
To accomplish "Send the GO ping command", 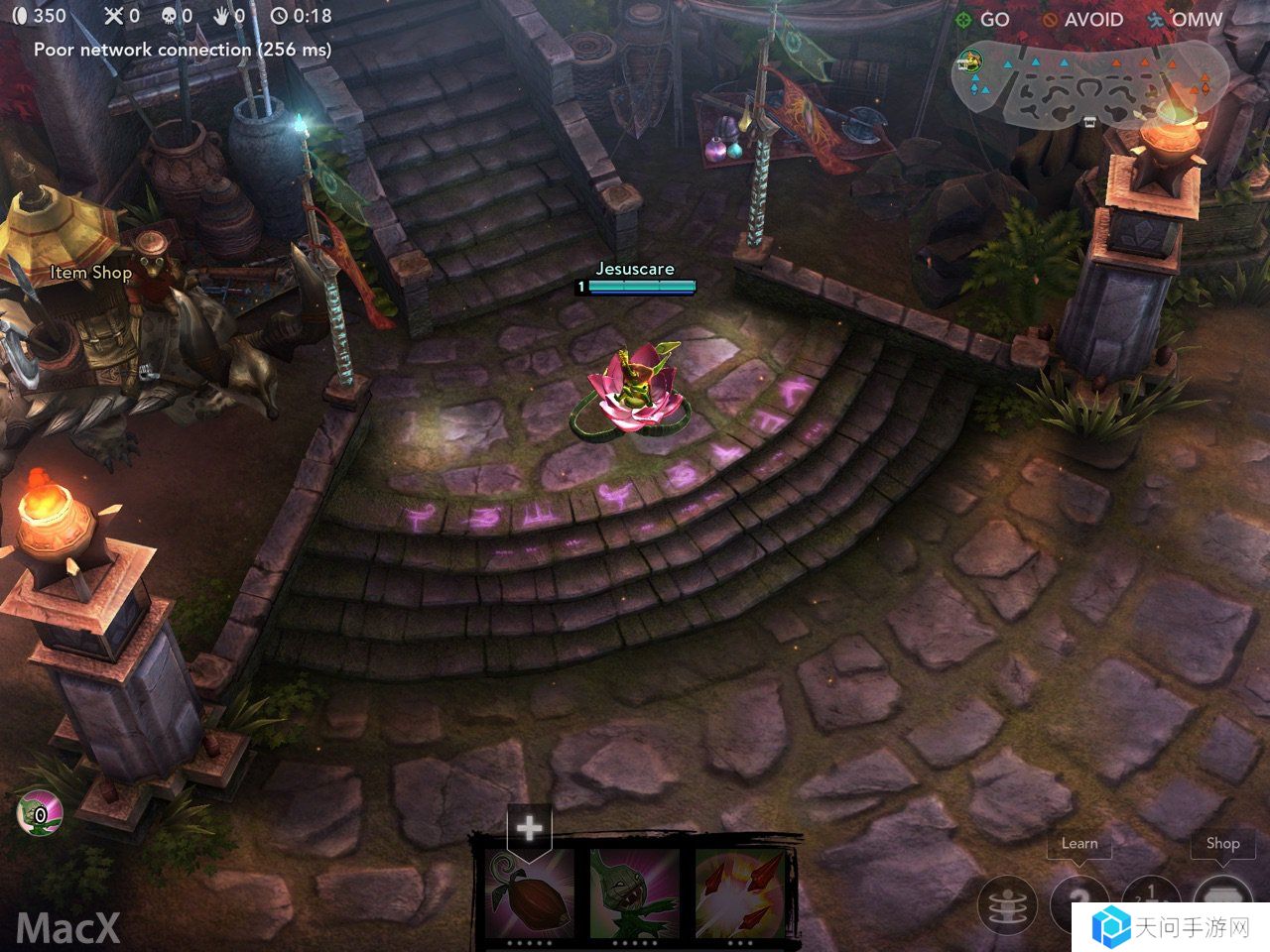I will 982,20.
